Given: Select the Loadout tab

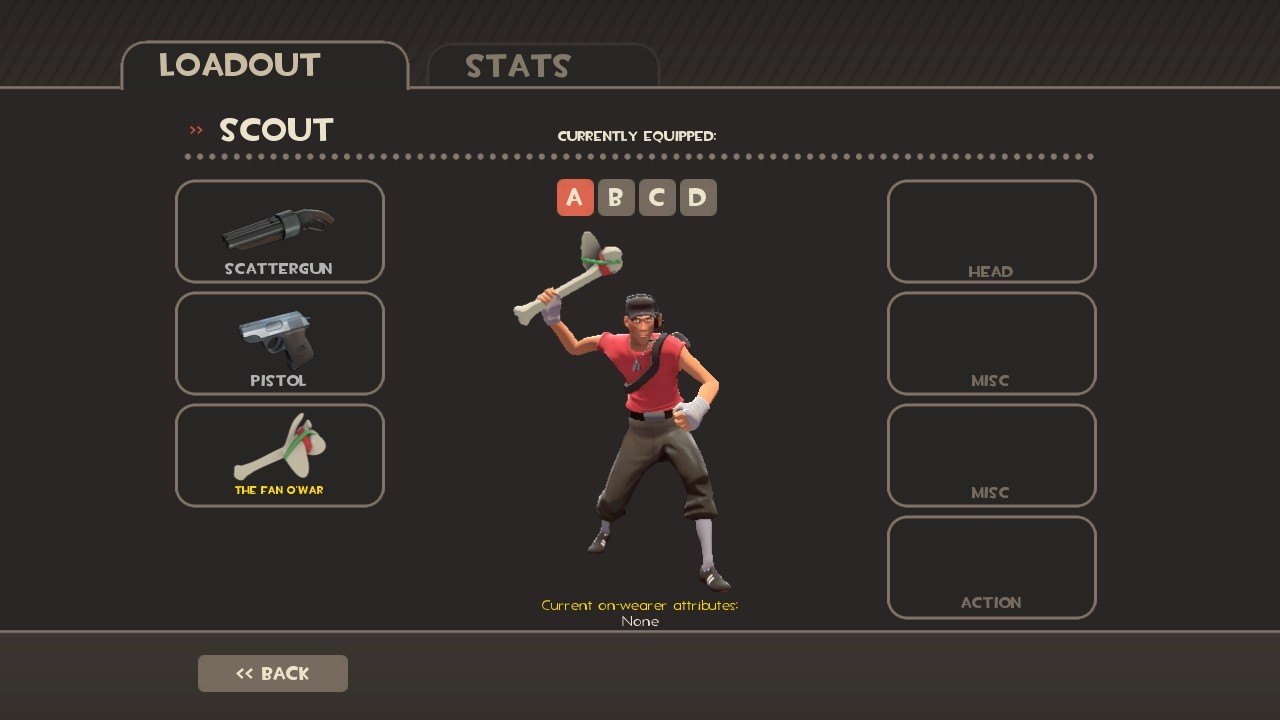Looking at the screenshot, I should 264,66.
